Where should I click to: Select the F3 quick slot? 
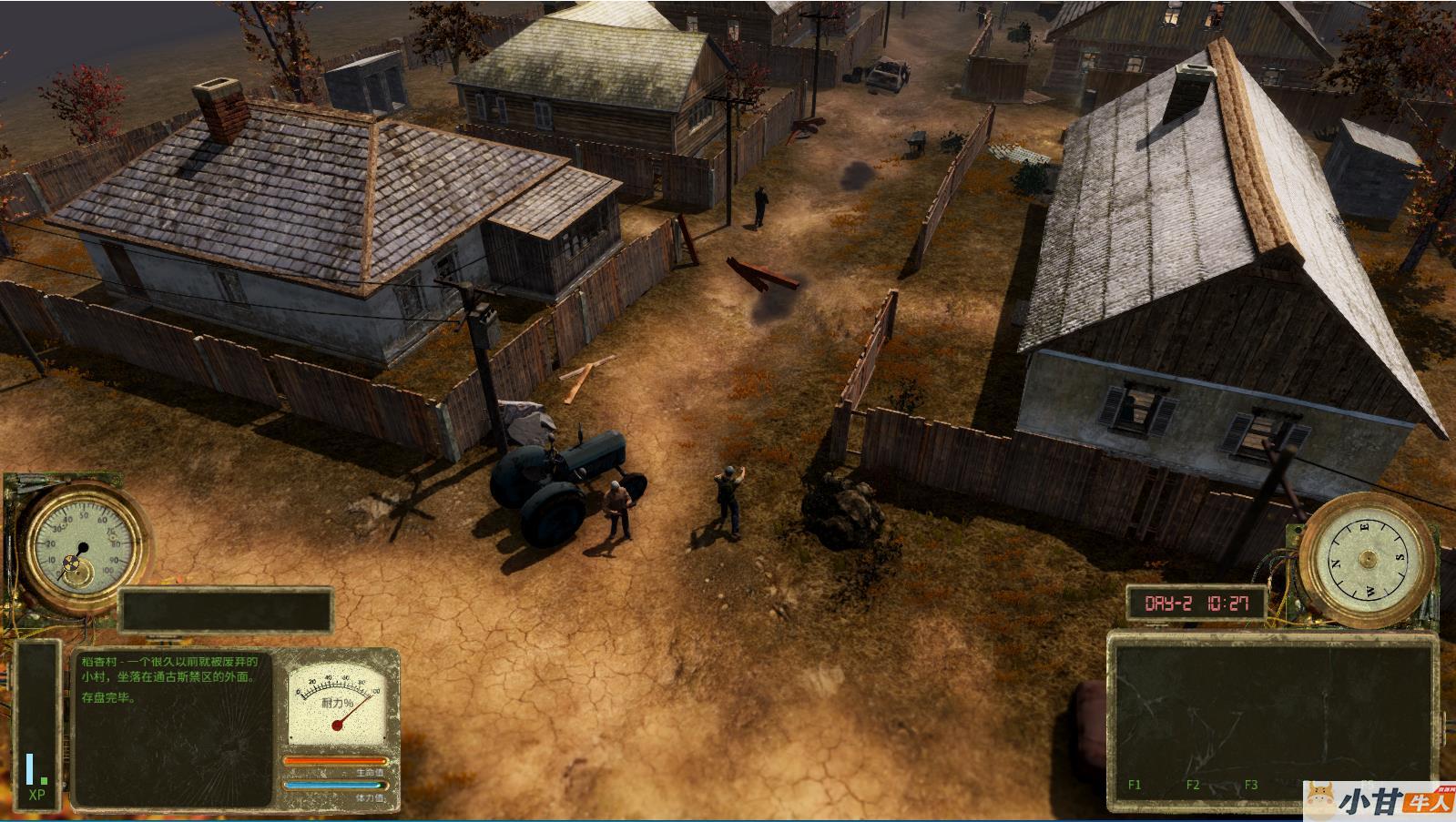click(1250, 784)
